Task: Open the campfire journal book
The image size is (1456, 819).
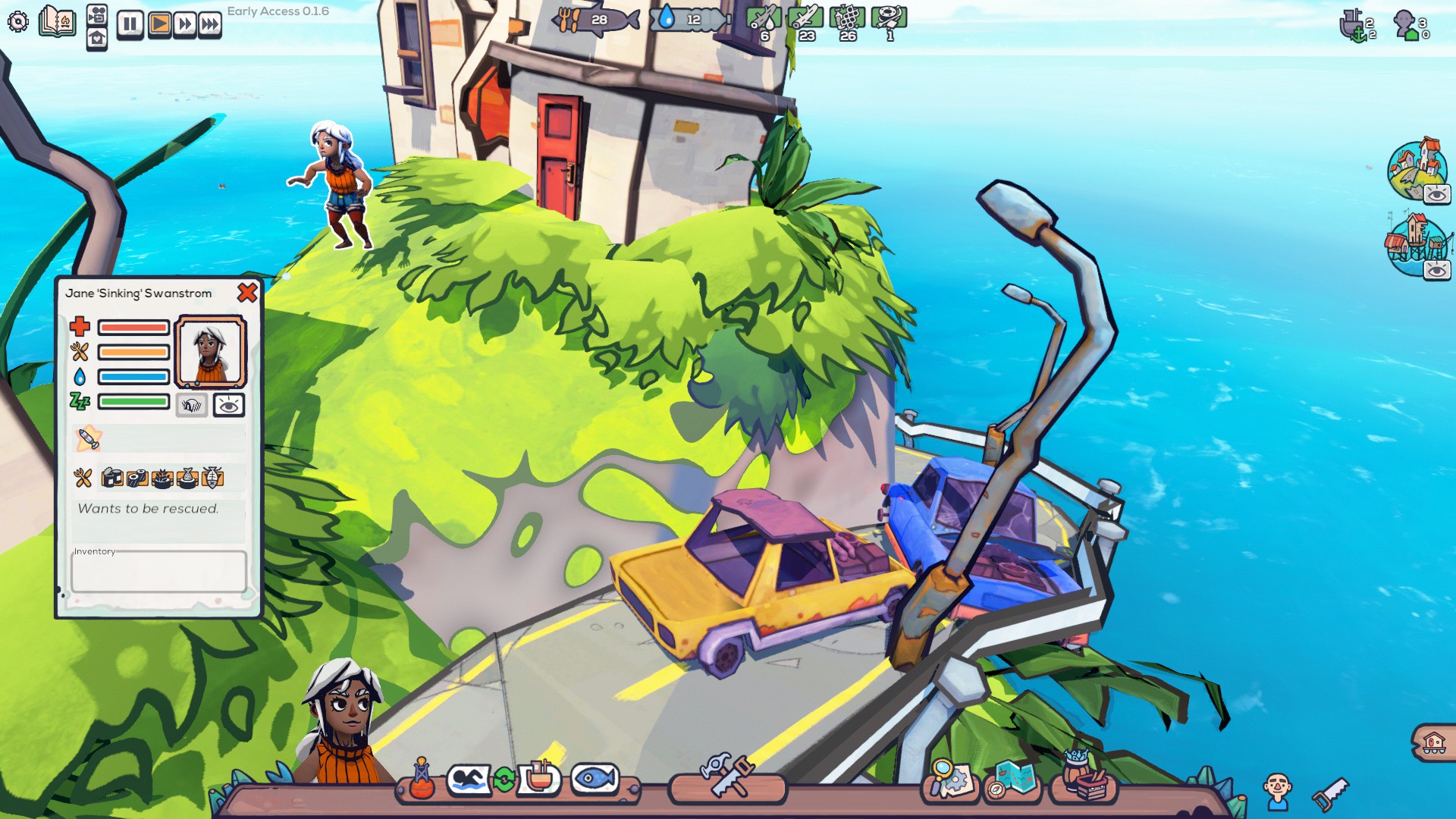Action: coord(58,21)
